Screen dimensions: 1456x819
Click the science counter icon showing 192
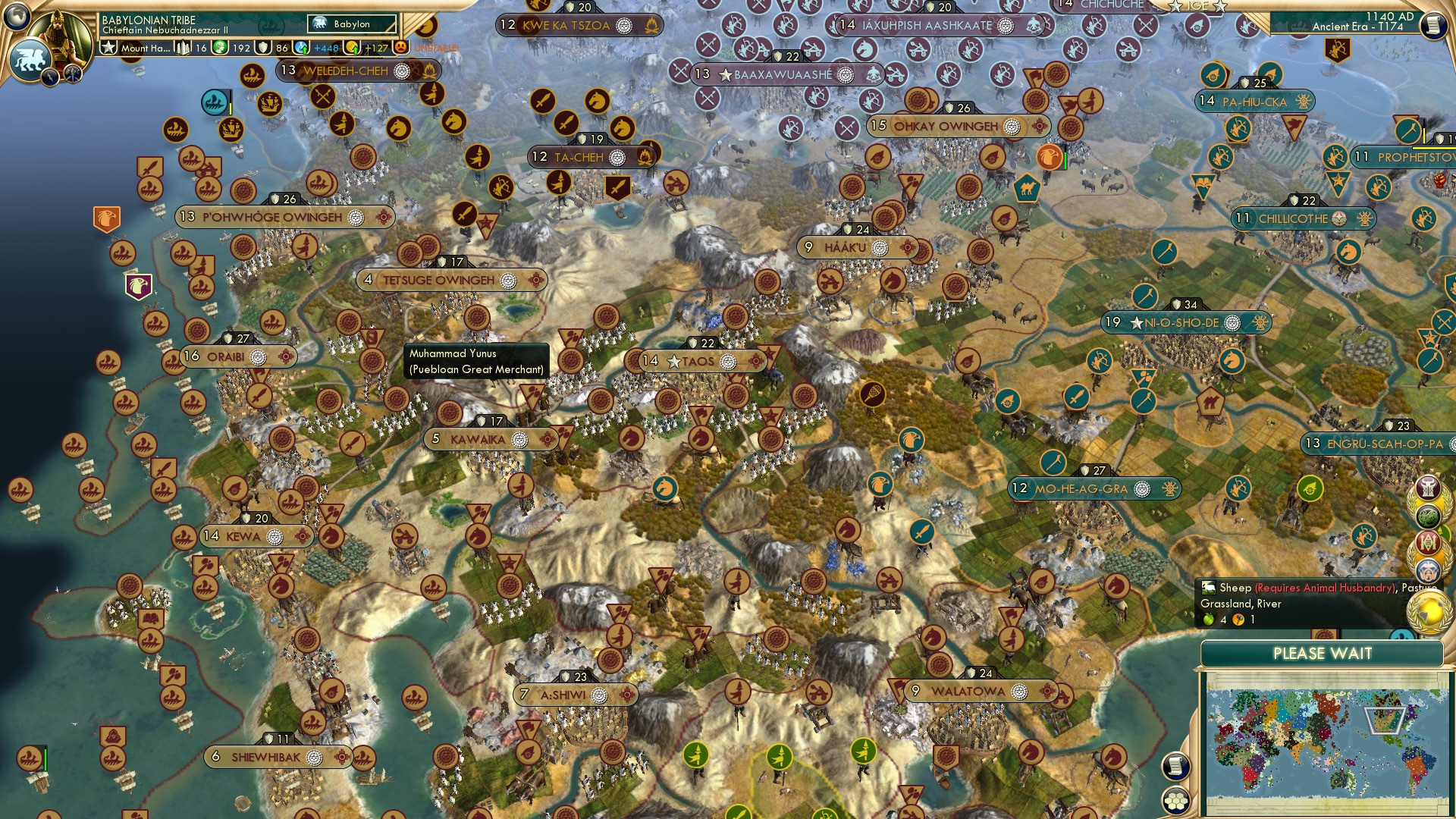pyautogui.click(x=221, y=47)
